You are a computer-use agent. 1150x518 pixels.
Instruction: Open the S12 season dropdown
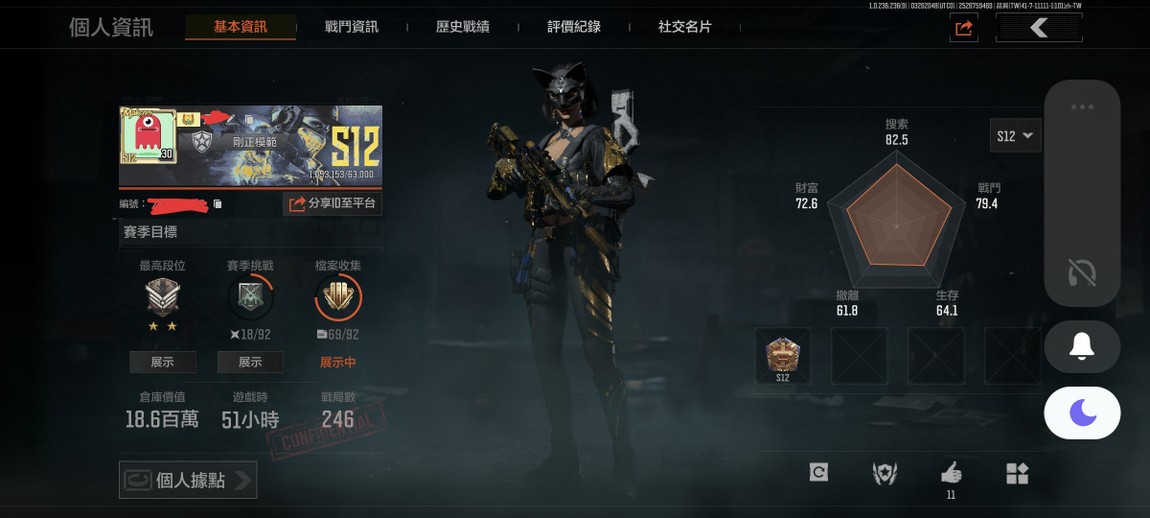[1015, 136]
